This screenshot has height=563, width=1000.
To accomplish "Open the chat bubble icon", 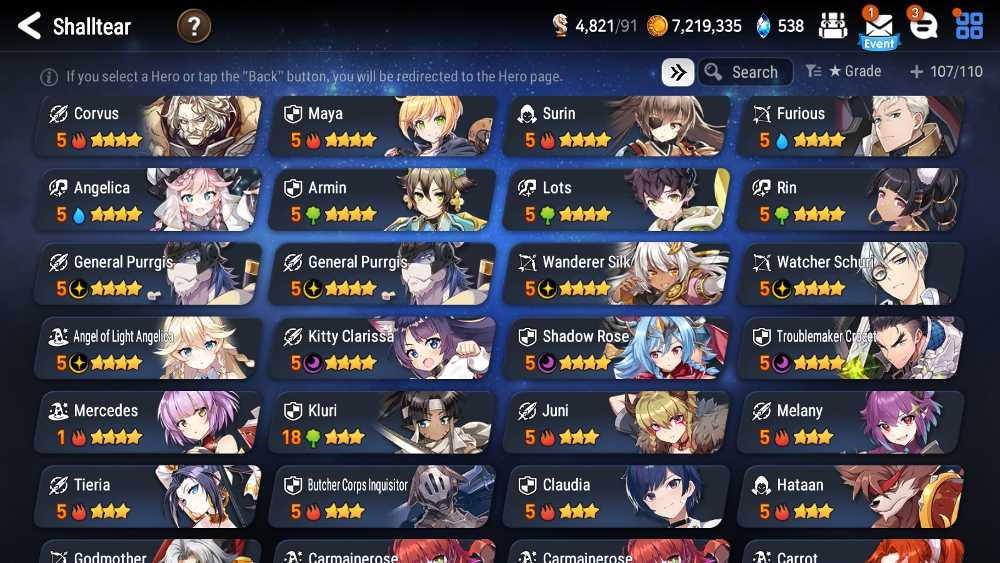I will point(924,27).
